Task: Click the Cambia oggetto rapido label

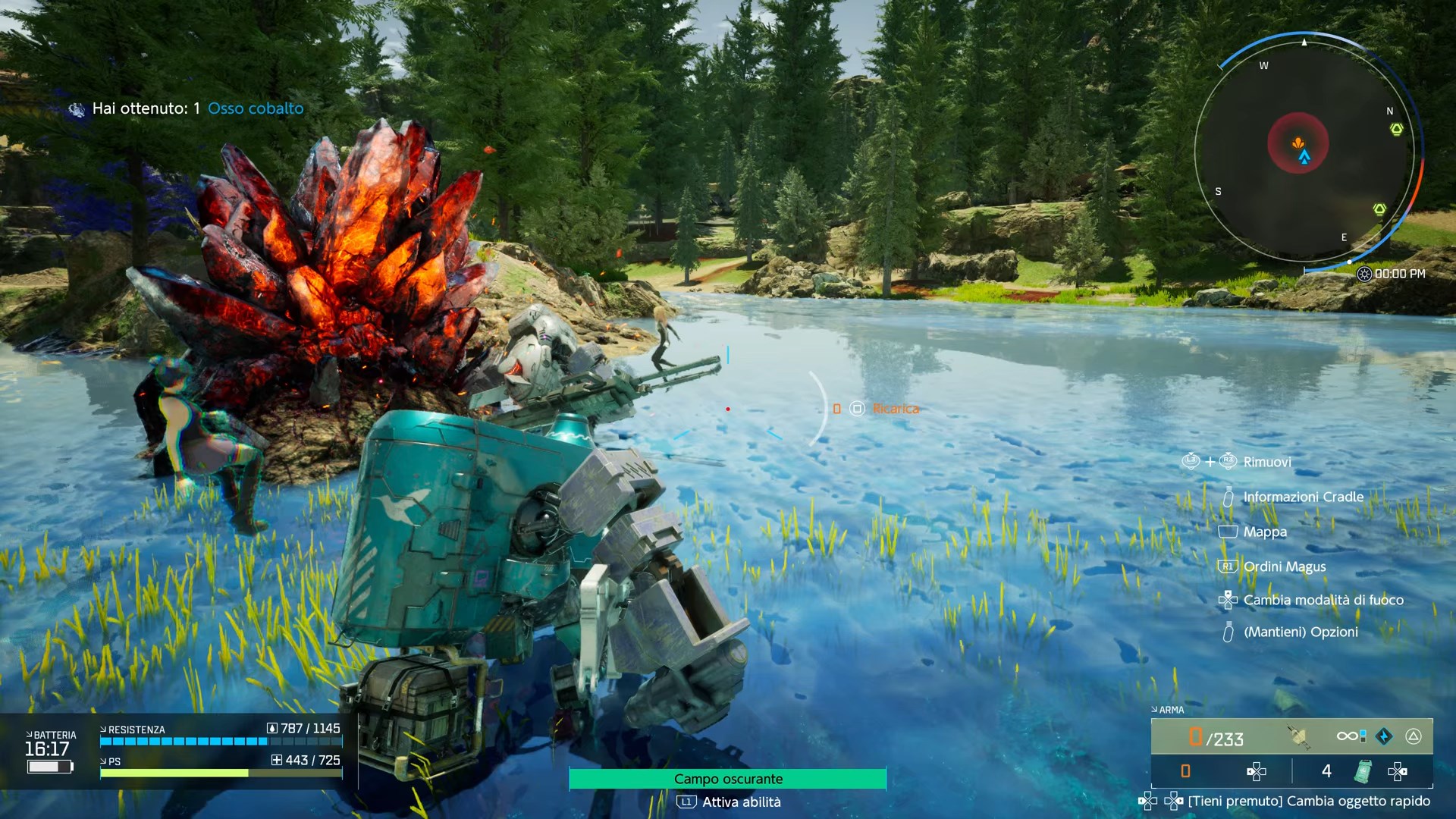Action: click(x=1309, y=801)
